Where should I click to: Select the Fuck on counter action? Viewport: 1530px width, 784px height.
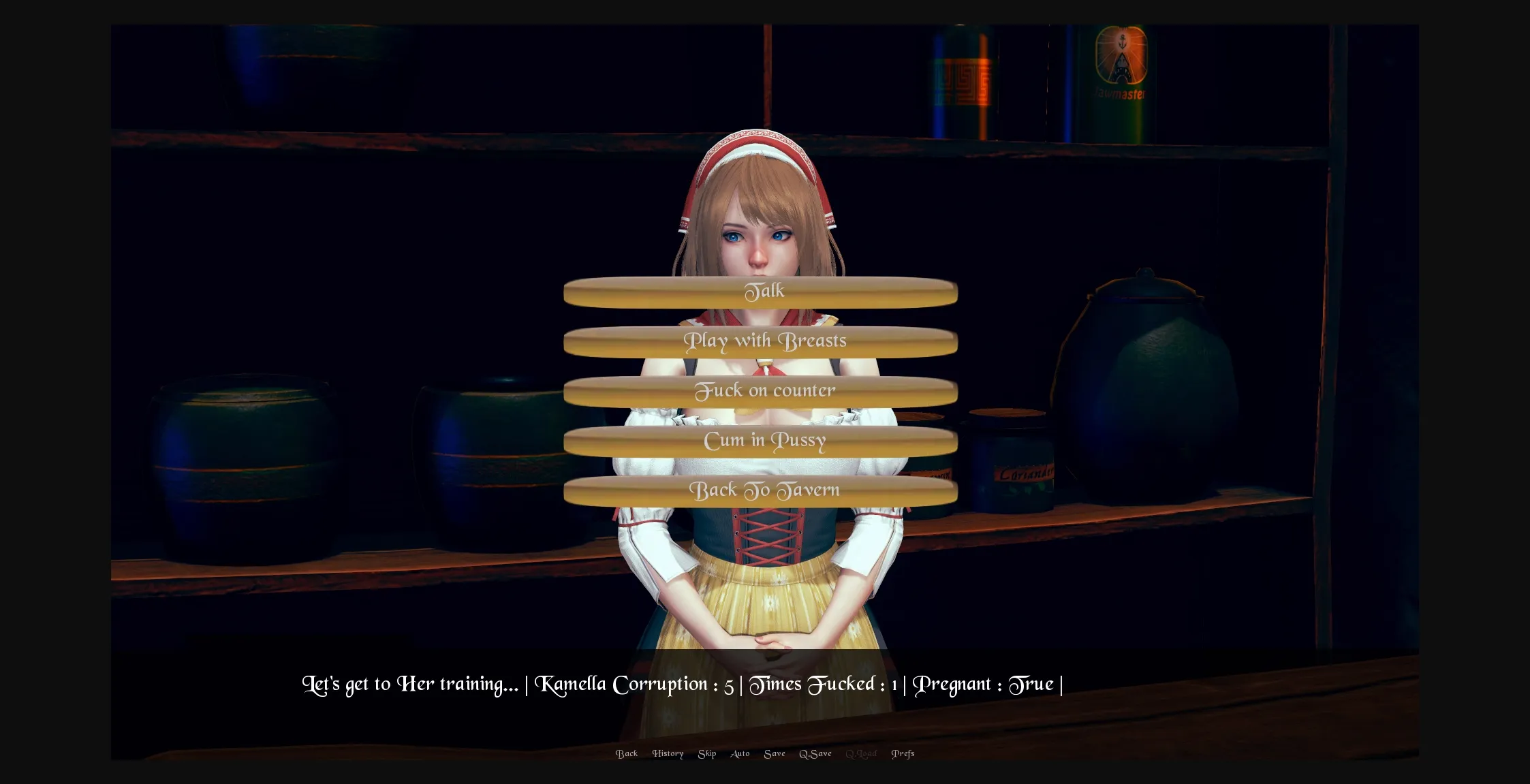(x=764, y=390)
